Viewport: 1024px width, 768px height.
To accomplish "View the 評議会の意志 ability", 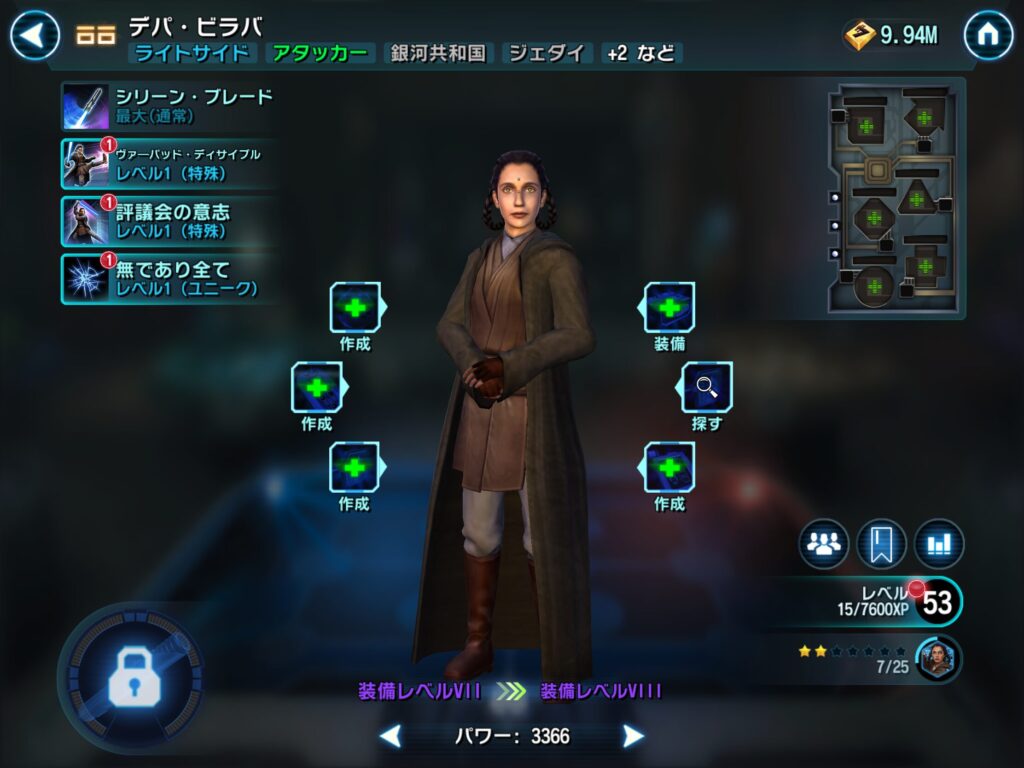I will coord(168,221).
